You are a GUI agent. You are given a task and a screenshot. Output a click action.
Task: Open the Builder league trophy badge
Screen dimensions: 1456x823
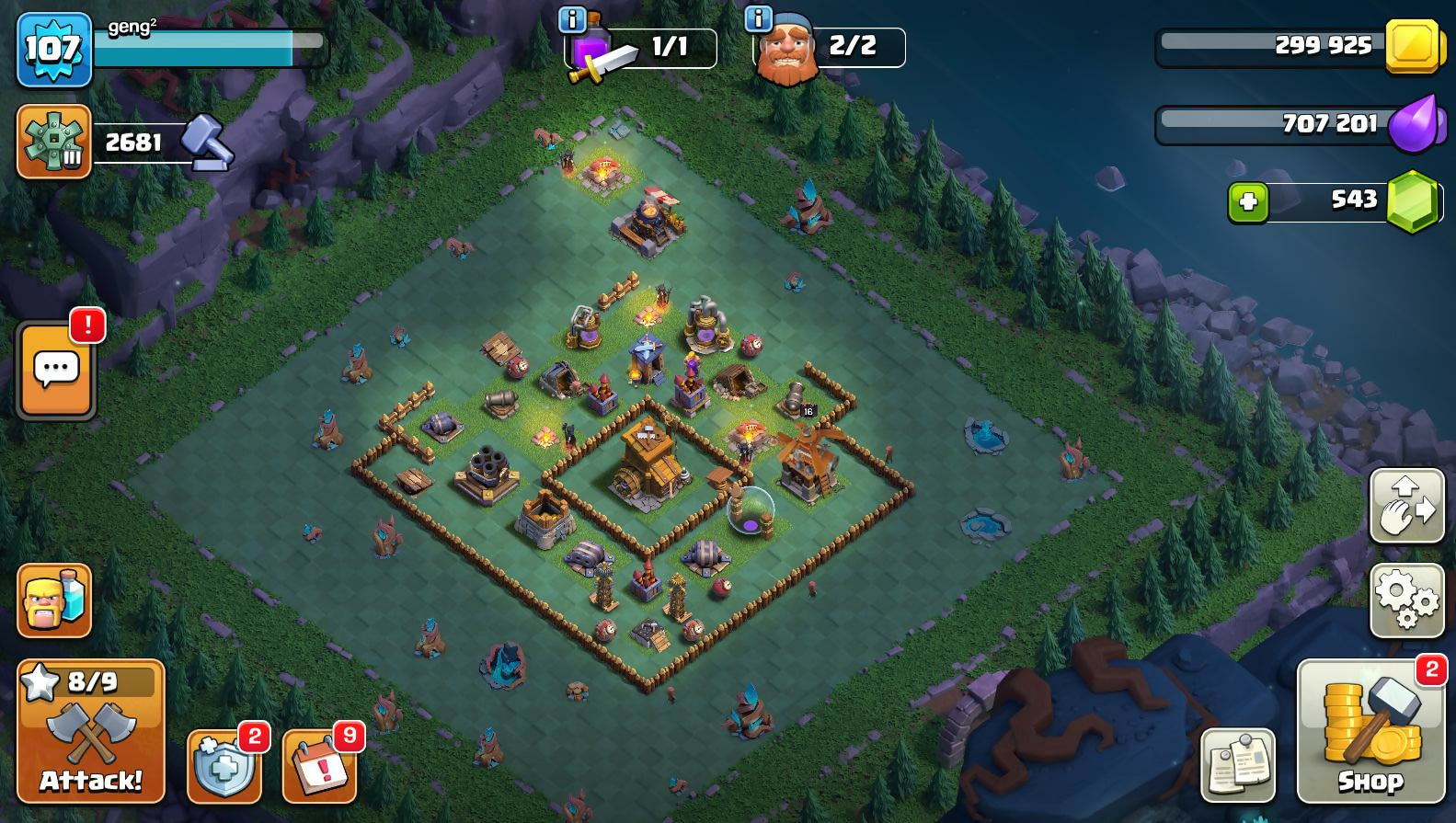click(x=54, y=142)
